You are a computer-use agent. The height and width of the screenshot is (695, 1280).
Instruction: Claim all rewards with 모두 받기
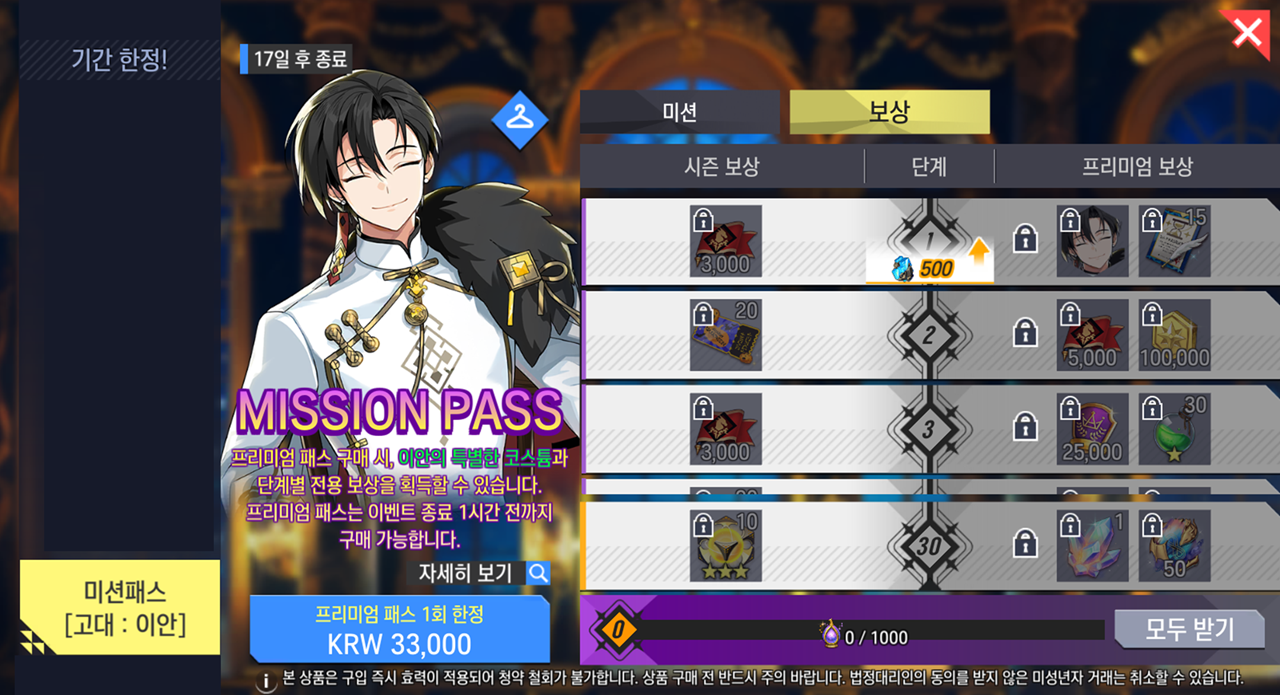[1189, 629]
